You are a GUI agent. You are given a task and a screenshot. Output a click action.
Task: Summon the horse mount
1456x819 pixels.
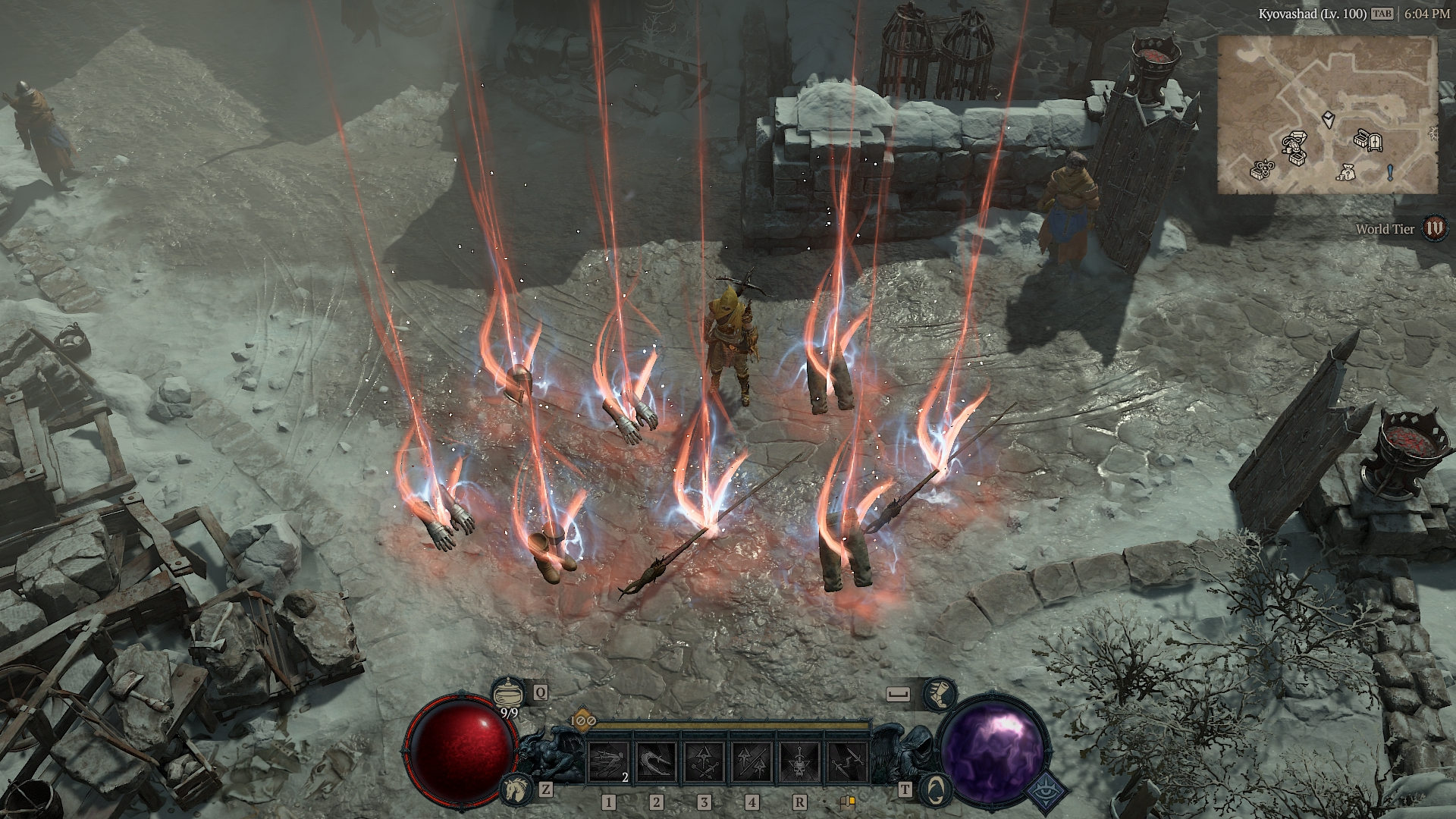(515, 790)
